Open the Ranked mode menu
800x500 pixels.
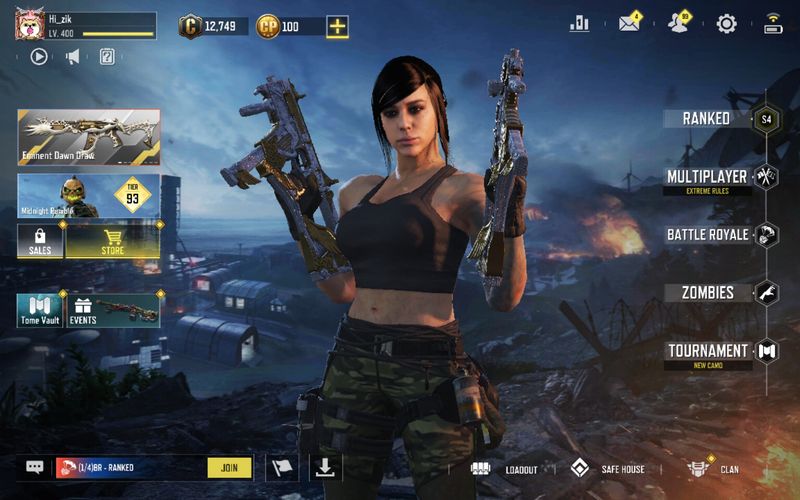coord(706,118)
